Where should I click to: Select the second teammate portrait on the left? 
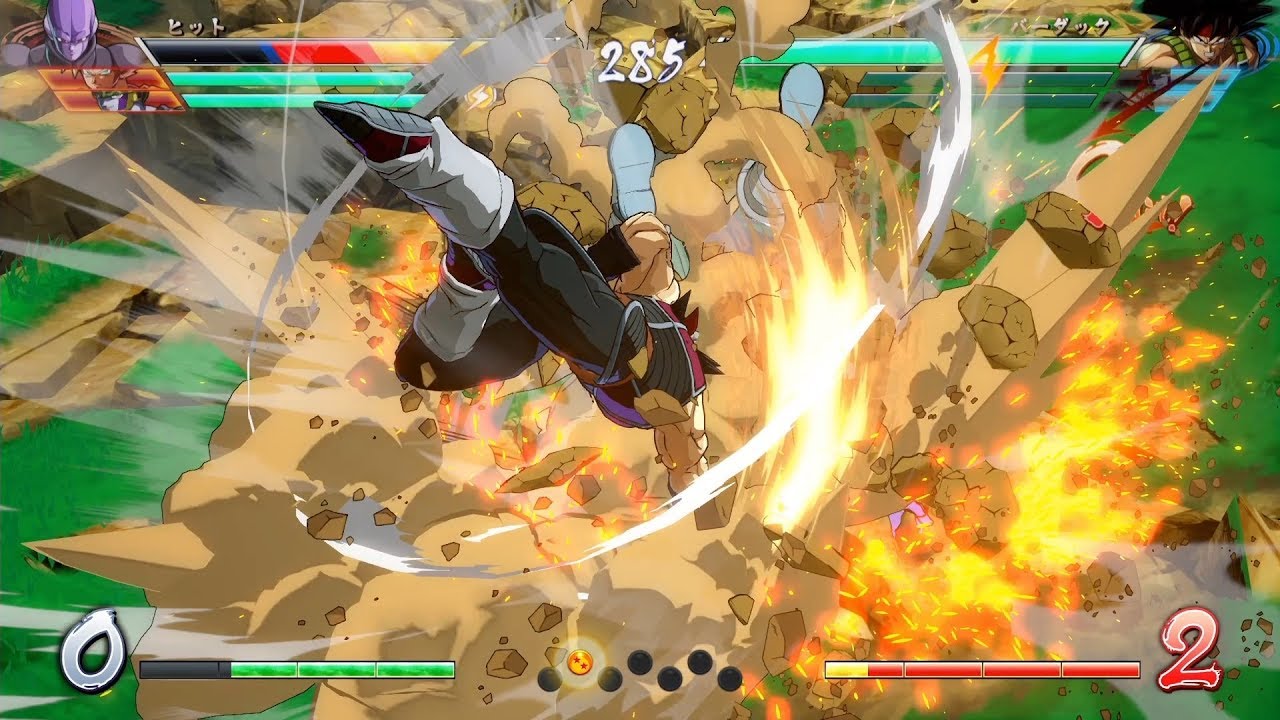[112, 101]
